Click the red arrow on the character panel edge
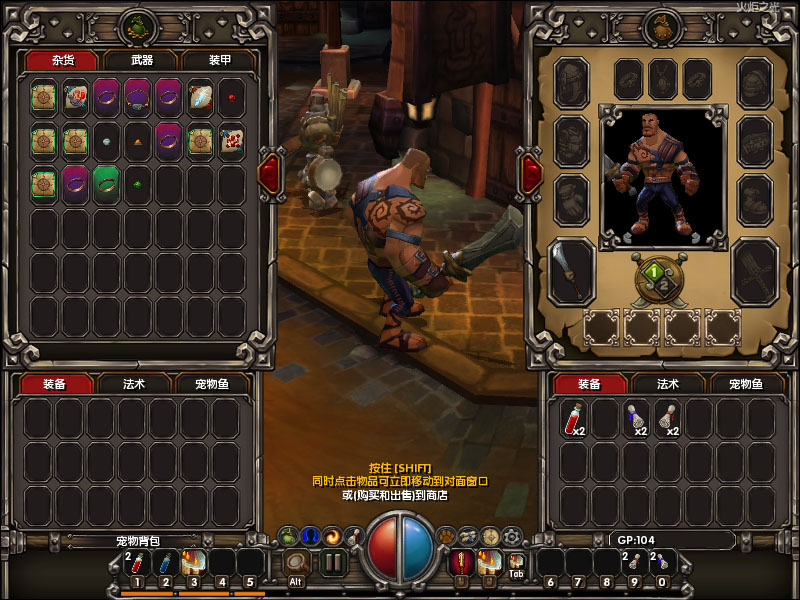Image resolution: width=800 pixels, height=600 pixels. [529, 171]
